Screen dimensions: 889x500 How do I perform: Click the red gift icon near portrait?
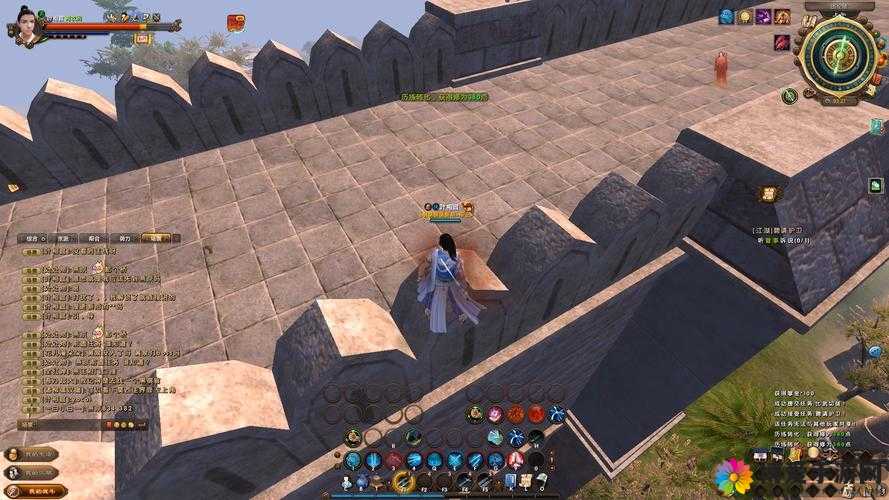tap(236, 22)
